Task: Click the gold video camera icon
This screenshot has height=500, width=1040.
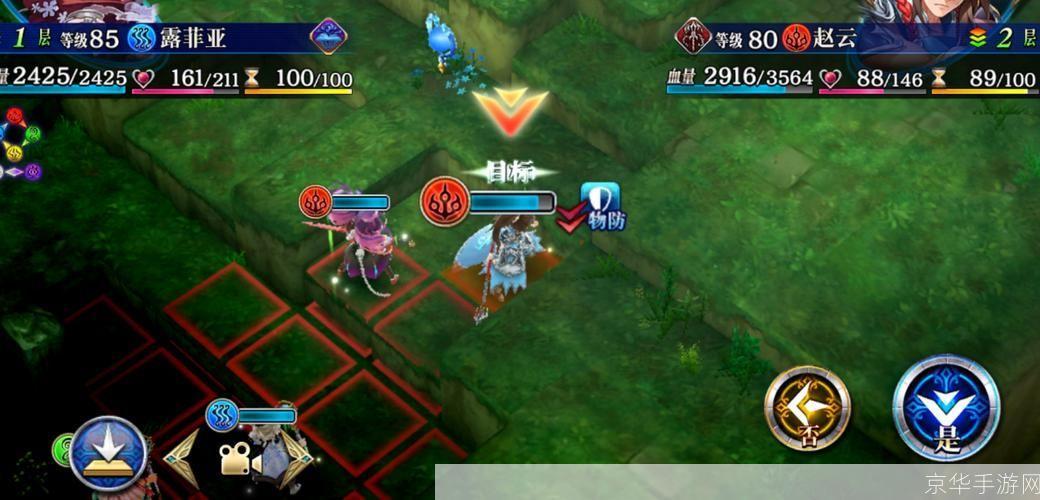Action: [x=238, y=460]
